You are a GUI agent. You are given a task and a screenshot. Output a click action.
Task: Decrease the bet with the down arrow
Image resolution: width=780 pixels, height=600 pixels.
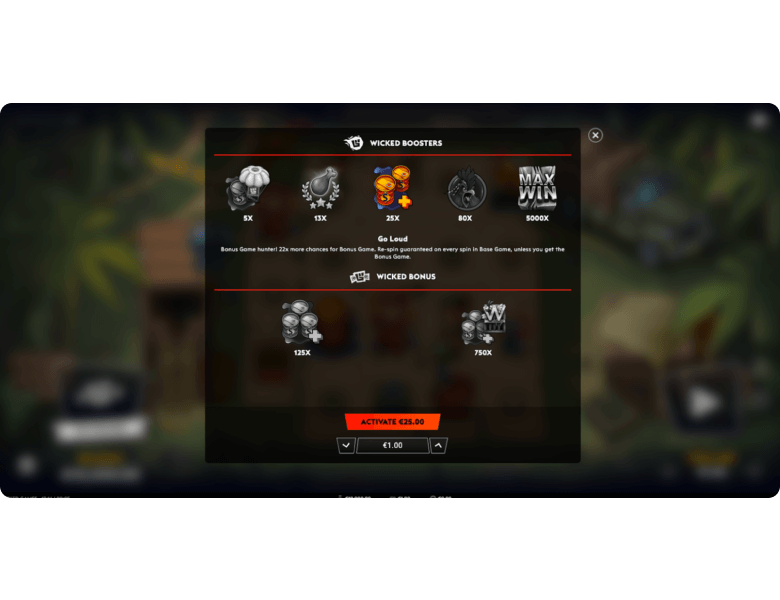tap(346, 446)
